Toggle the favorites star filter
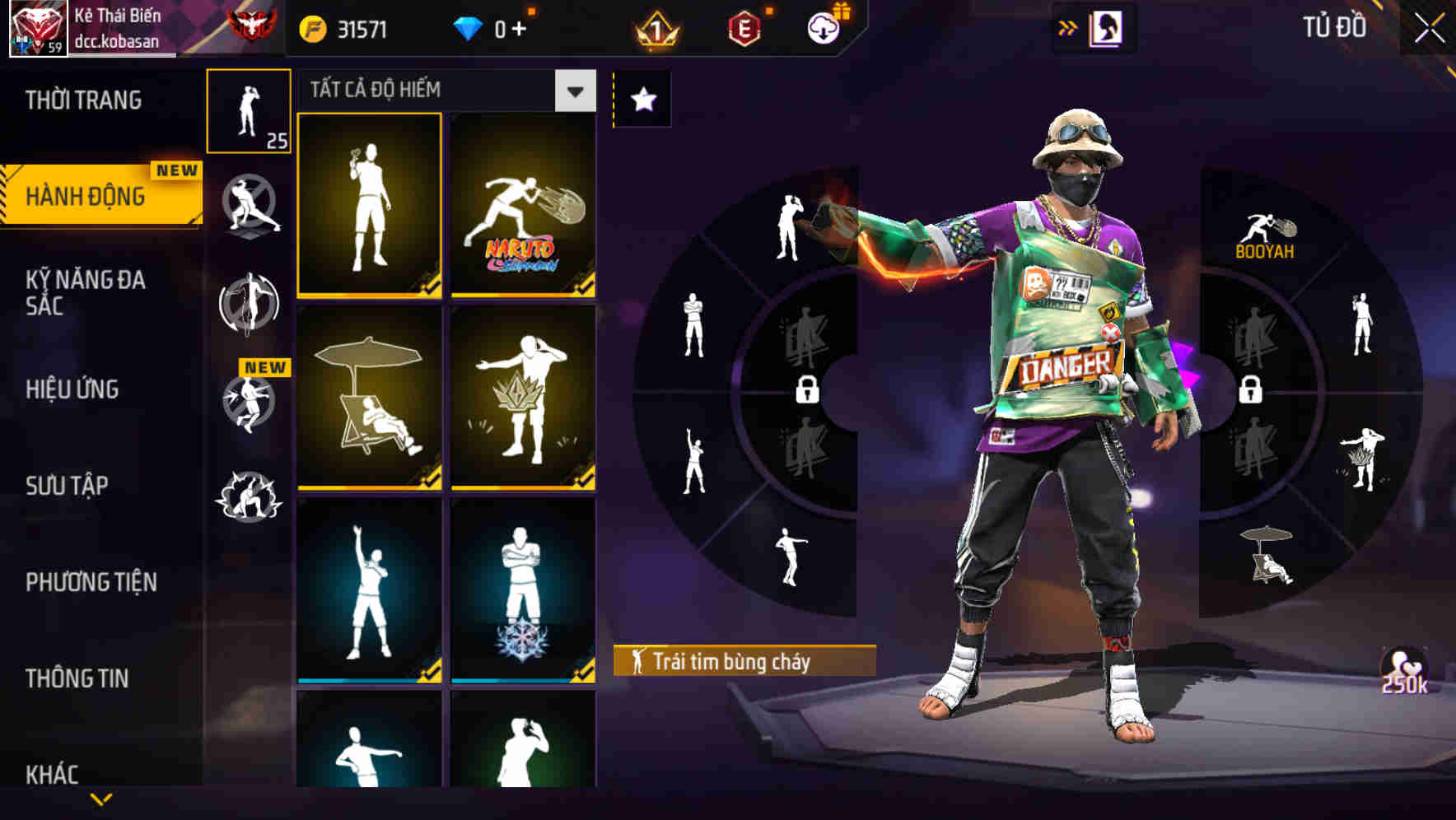Viewport: 1456px width, 820px height. pyautogui.click(x=642, y=99)
